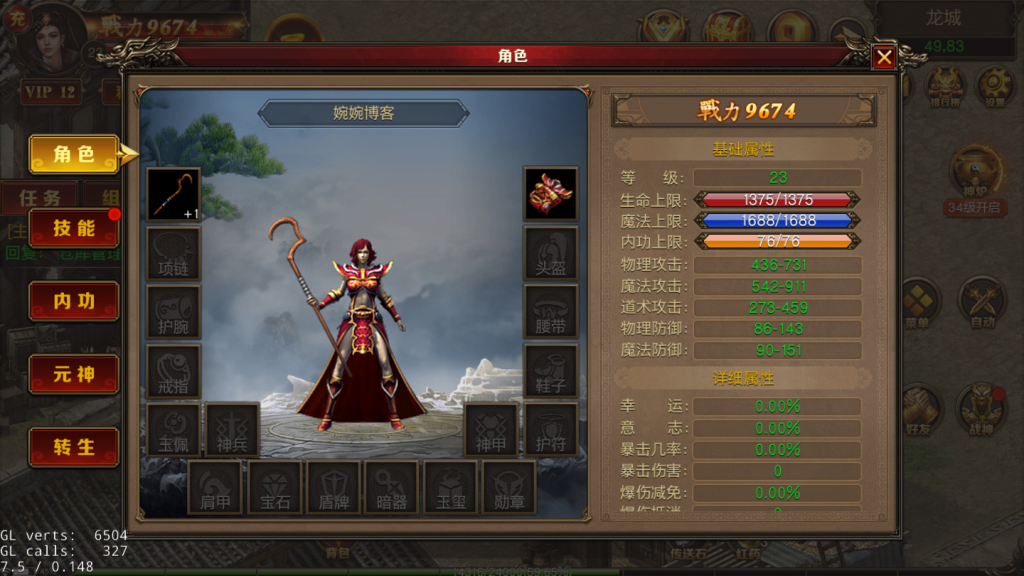Select the 元神 spirit tab
Image resolution: width=1024 pixels, height=576 pixels.
click(74, 374)
